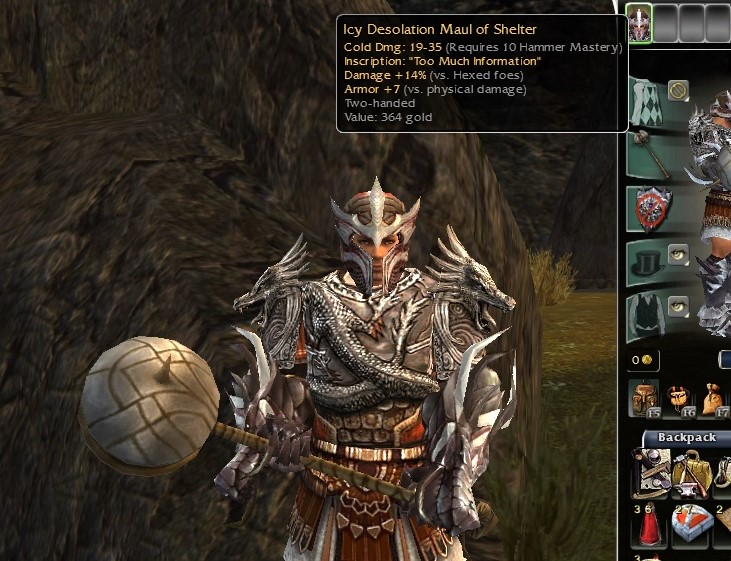Viewport: 731px width, 561px height.
Task: Select the red and white cube item
Action: 691,525
